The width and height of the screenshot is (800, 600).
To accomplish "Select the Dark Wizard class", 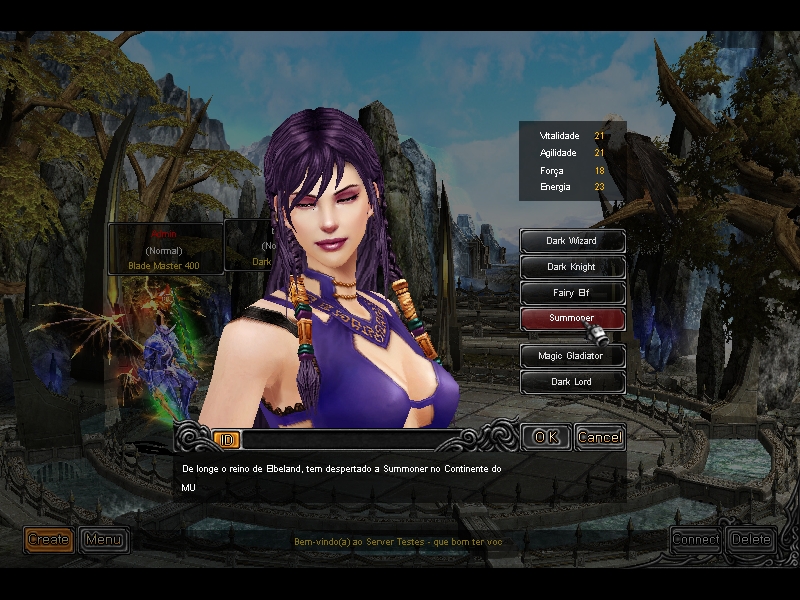I will (572, 241).
